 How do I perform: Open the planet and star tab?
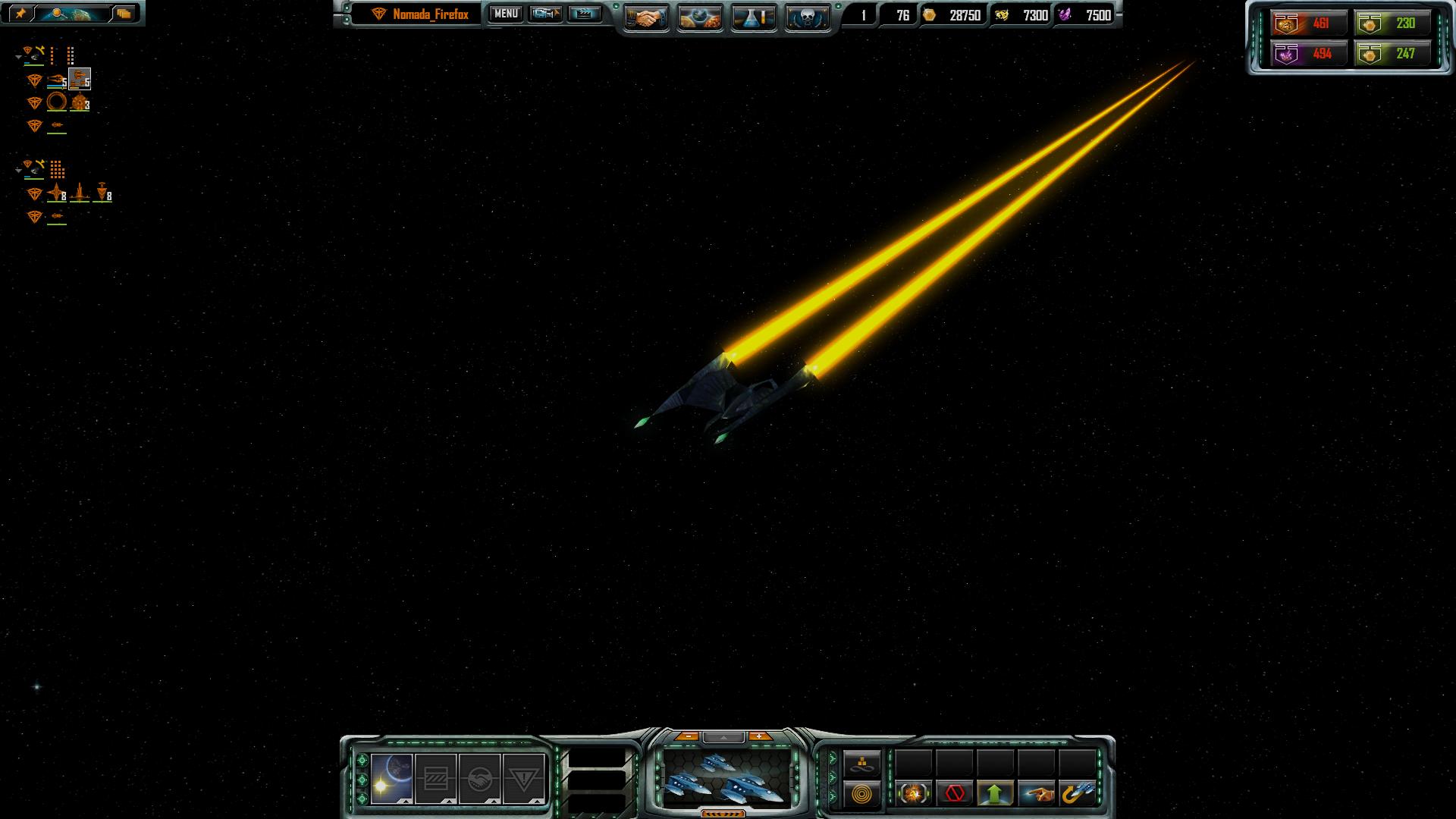coord(392,778)
